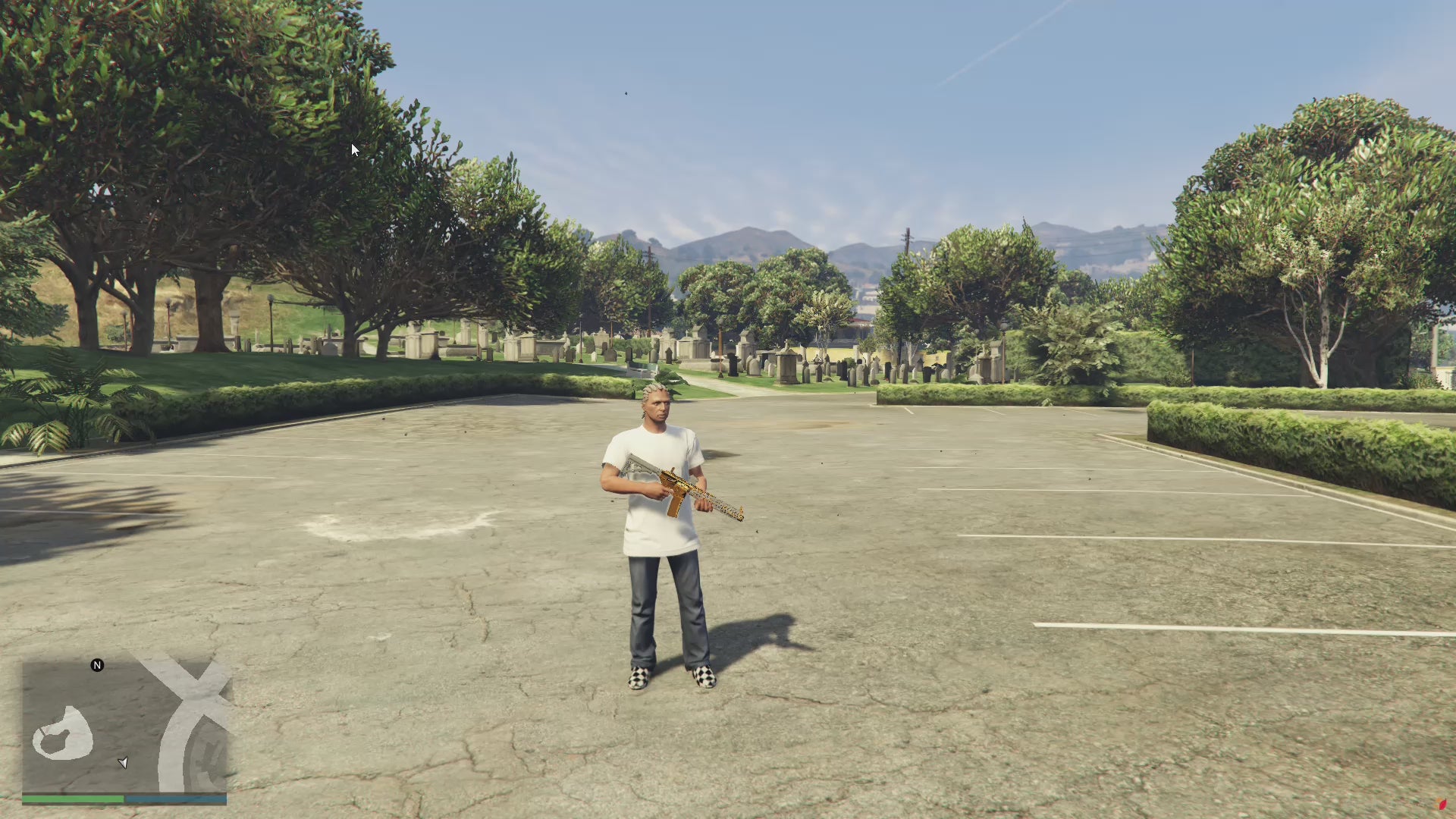Screen dimensions: 1456x819
Task: Click the minimap in the corner
Action: (124, 726)
